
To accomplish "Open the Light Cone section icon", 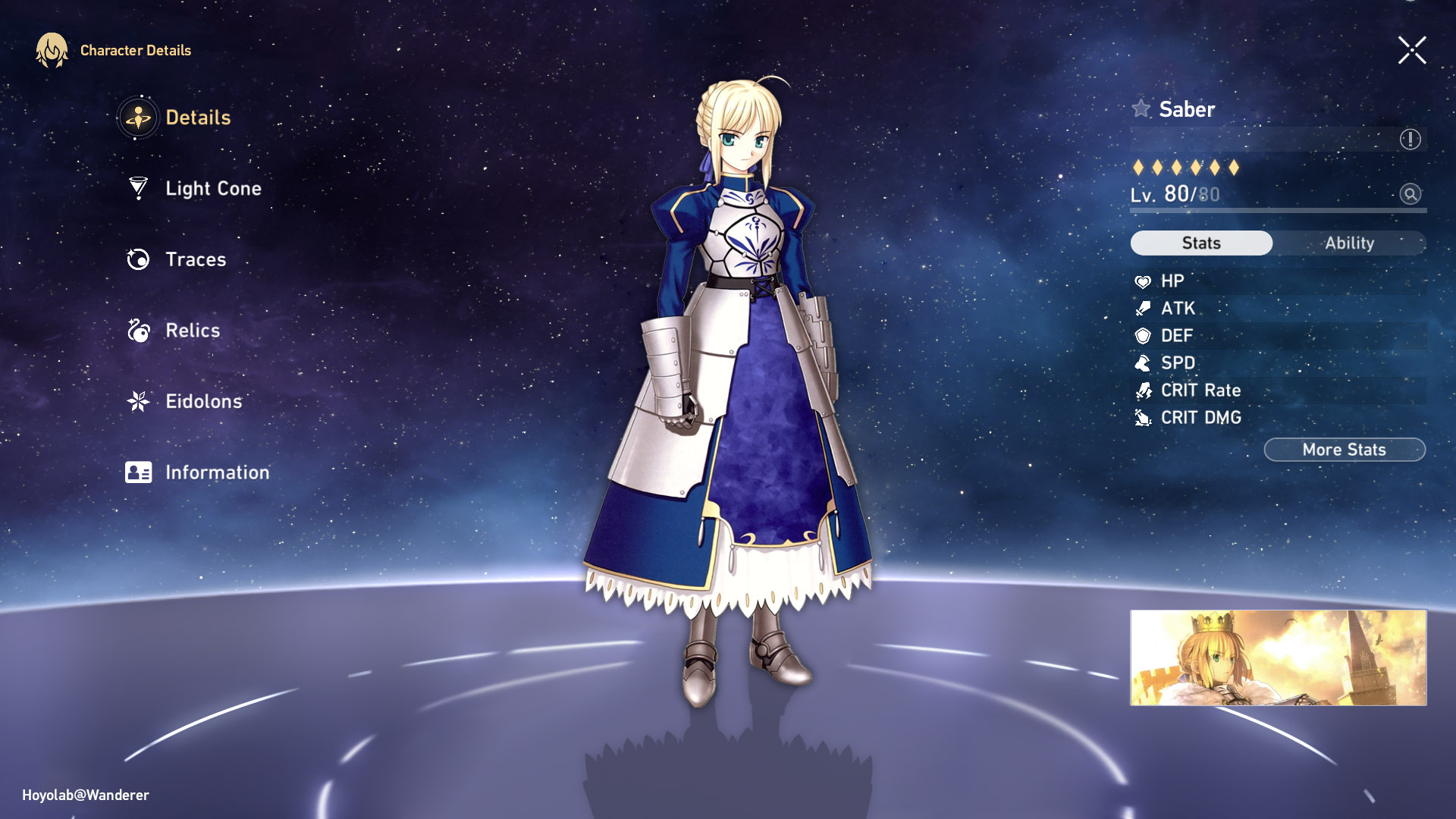I will pos(137,188).
